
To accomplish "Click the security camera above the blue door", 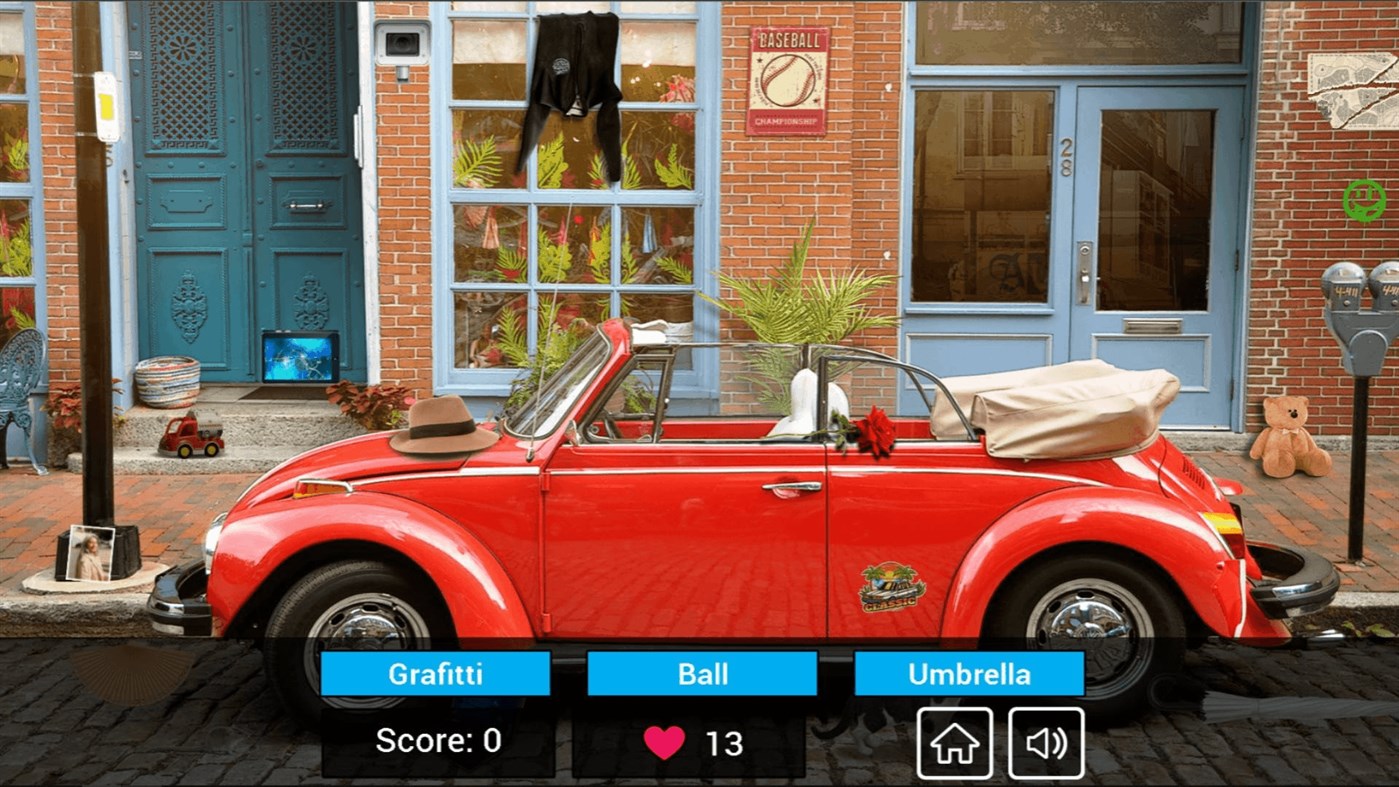I will point(400,40).
